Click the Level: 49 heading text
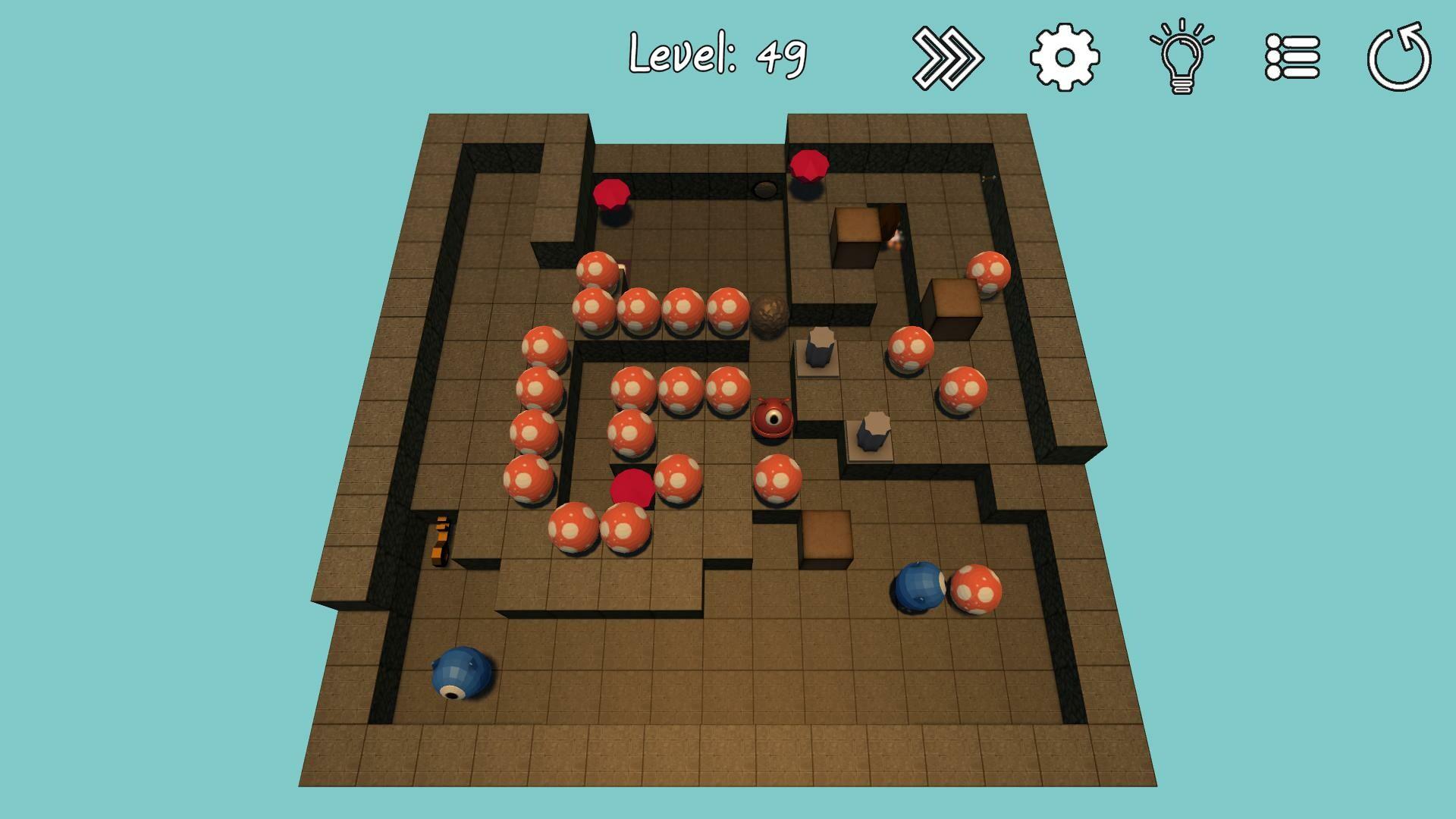1456x819 pixels. pyautogui.click(x=717, y=53)
